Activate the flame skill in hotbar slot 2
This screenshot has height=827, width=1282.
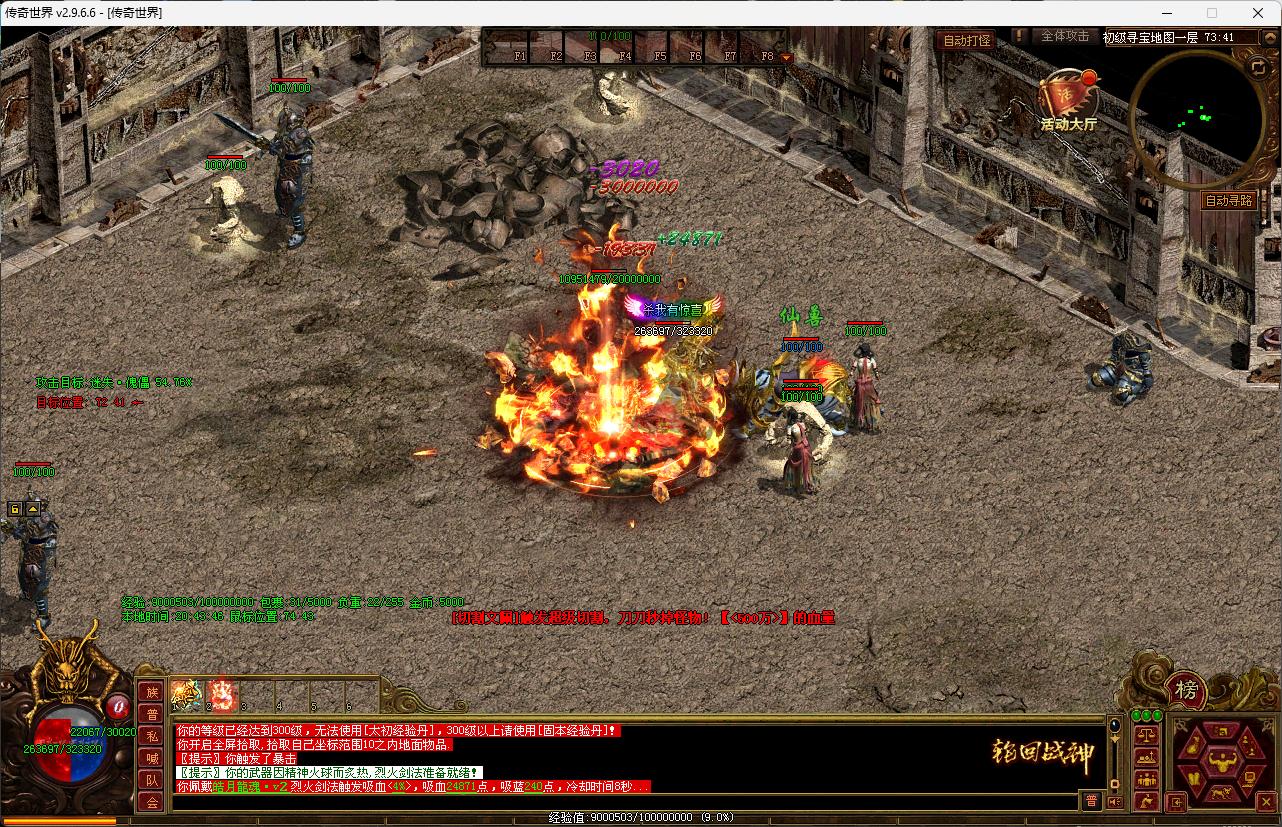point(222,695)
